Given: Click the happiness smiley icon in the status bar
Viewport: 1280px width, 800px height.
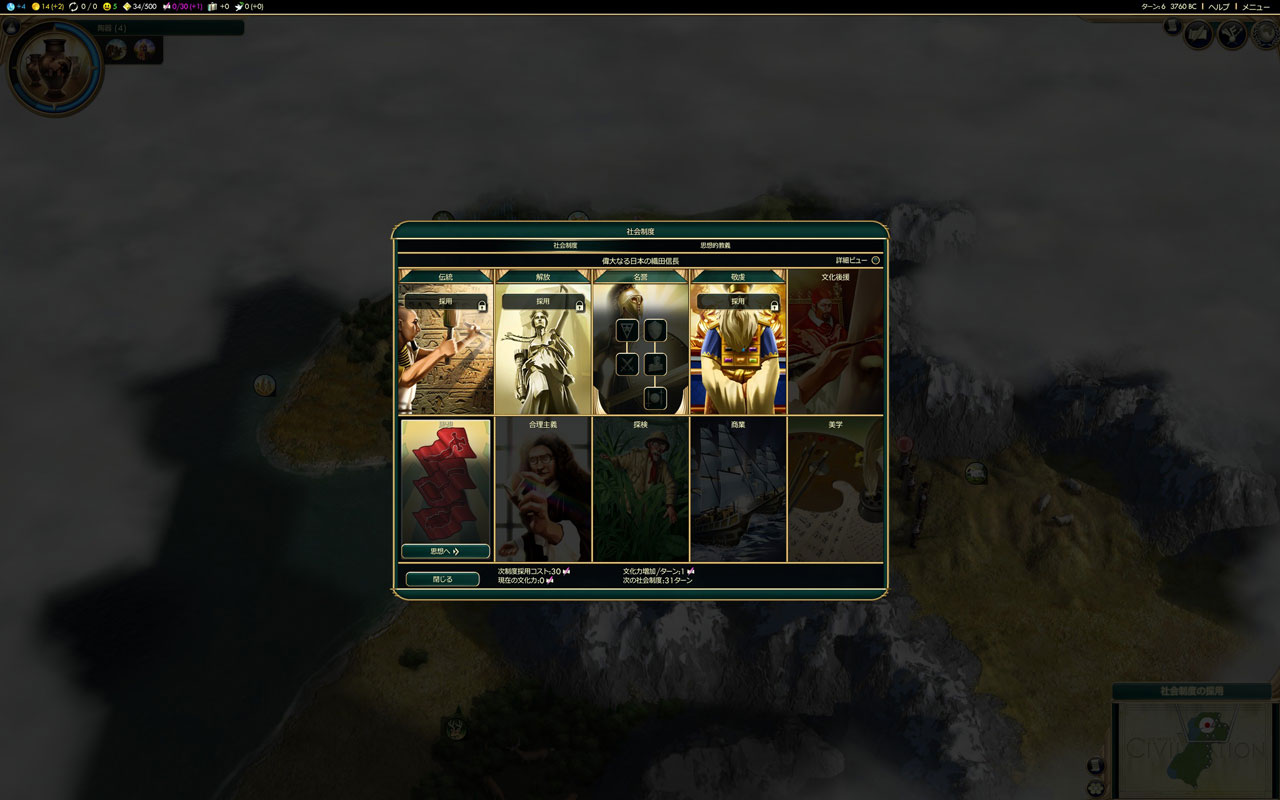Looking at the screenshot, I should pos(105,6).
